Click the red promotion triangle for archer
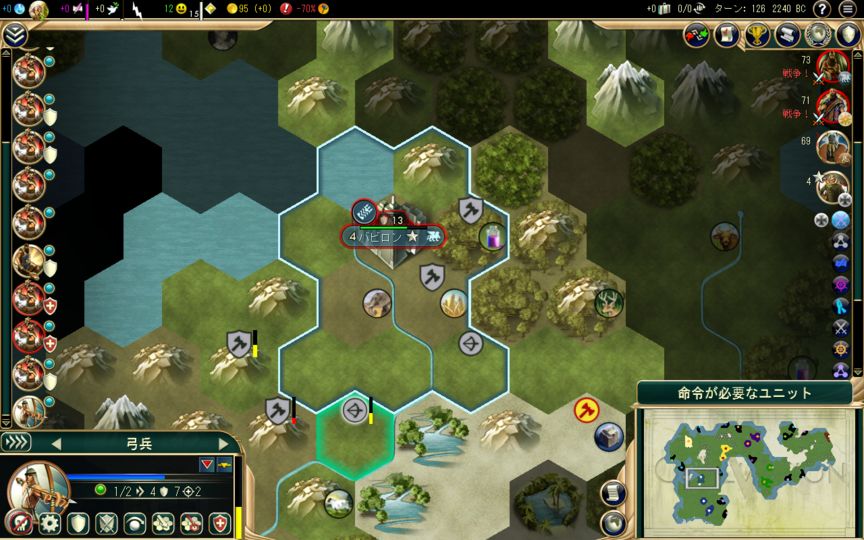 pos(207,464)
